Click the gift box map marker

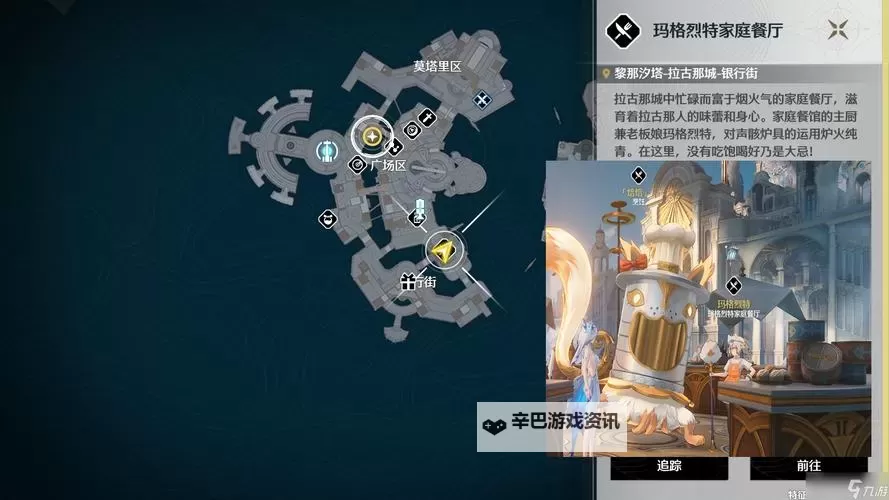pos(407,282)
